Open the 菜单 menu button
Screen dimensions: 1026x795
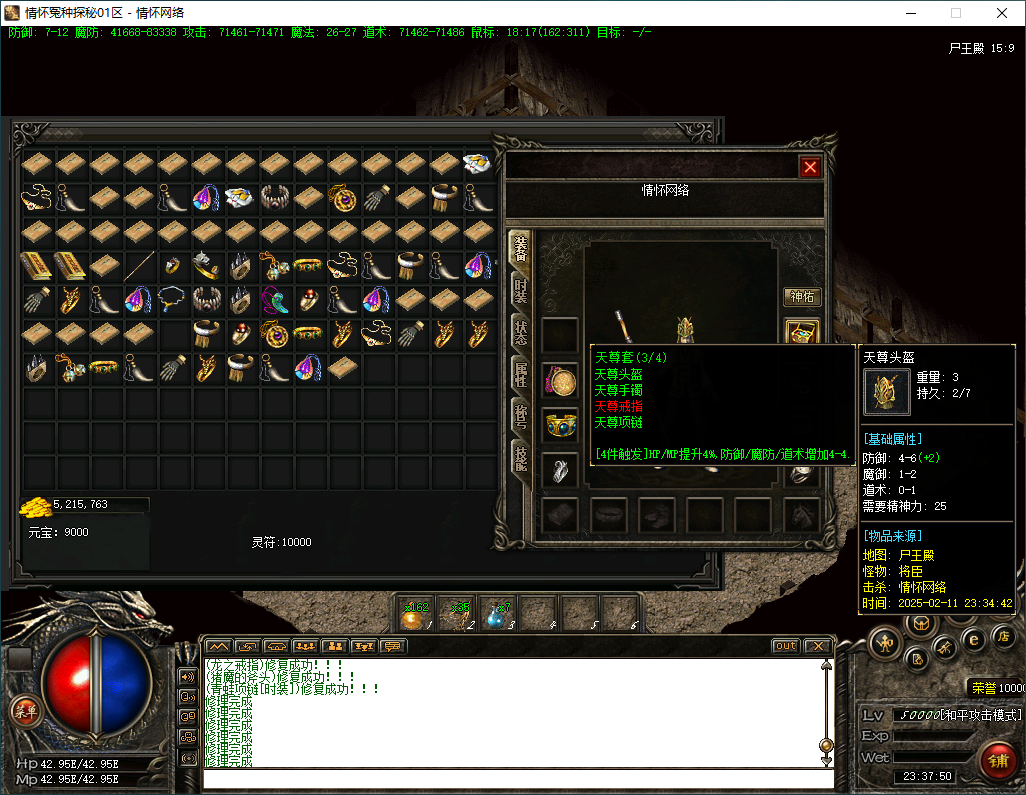(24, 711)
